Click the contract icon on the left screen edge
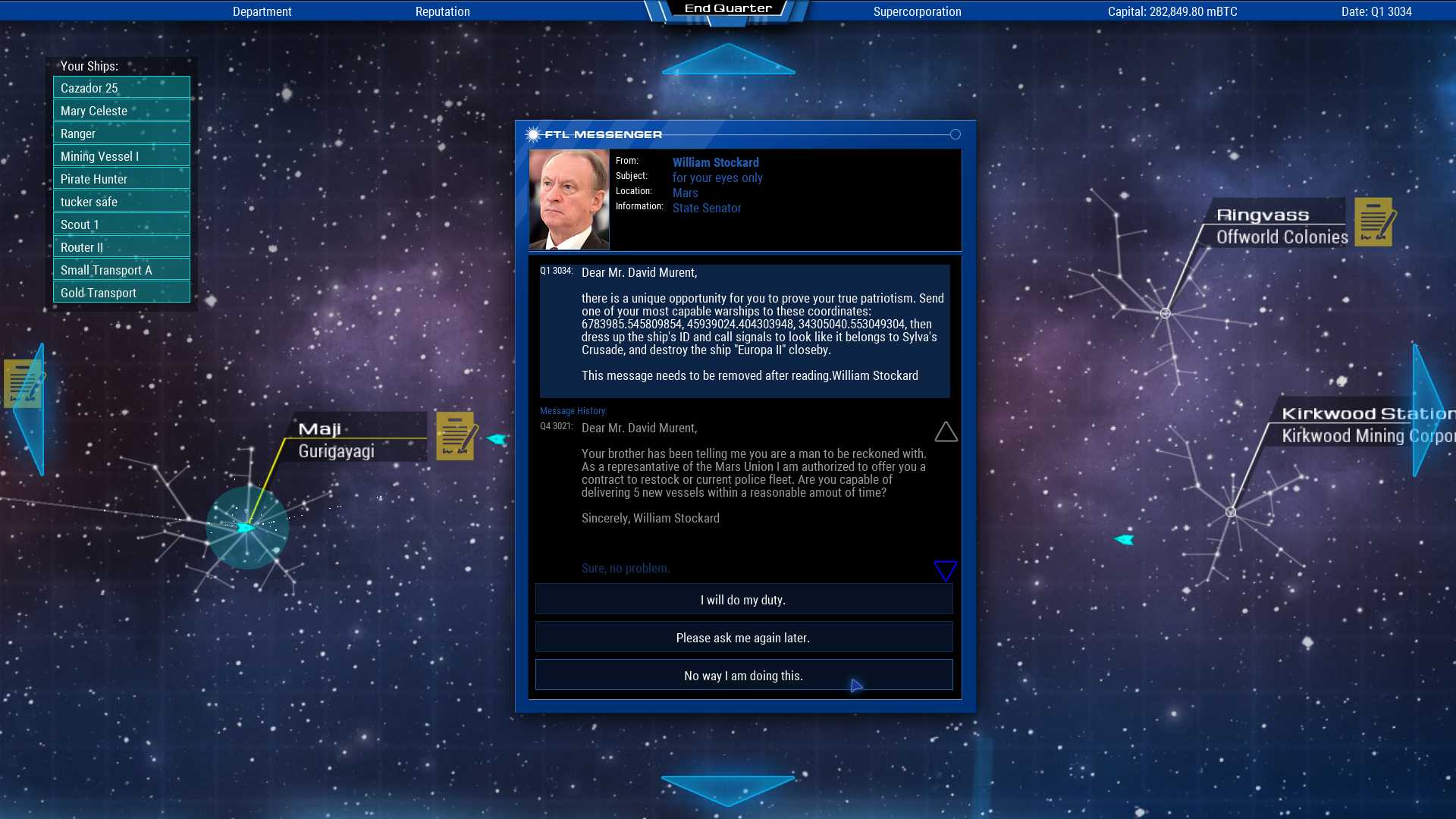The image size is (1456, 819). point(23,383)
